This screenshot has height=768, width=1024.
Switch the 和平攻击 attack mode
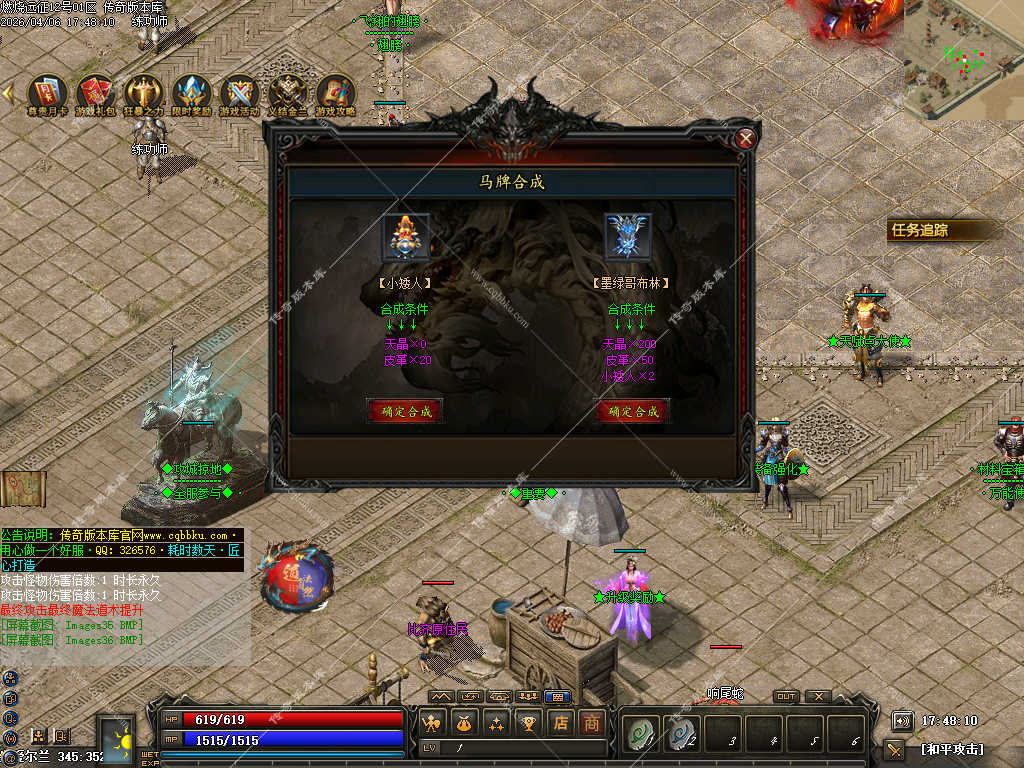pyautogui.click(x=950, y=748)
